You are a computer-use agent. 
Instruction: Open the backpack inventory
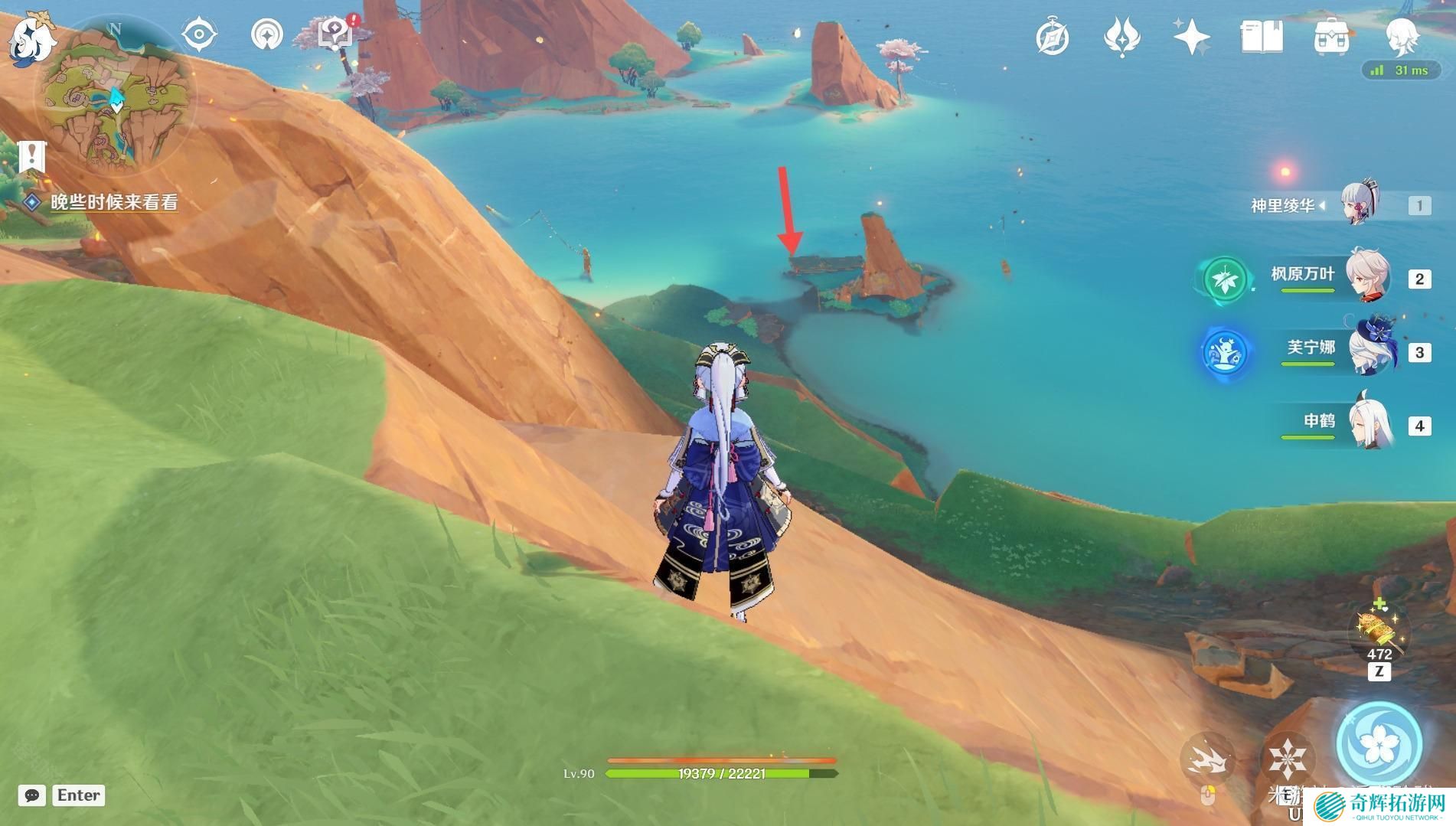click(x=1331, y=37)
